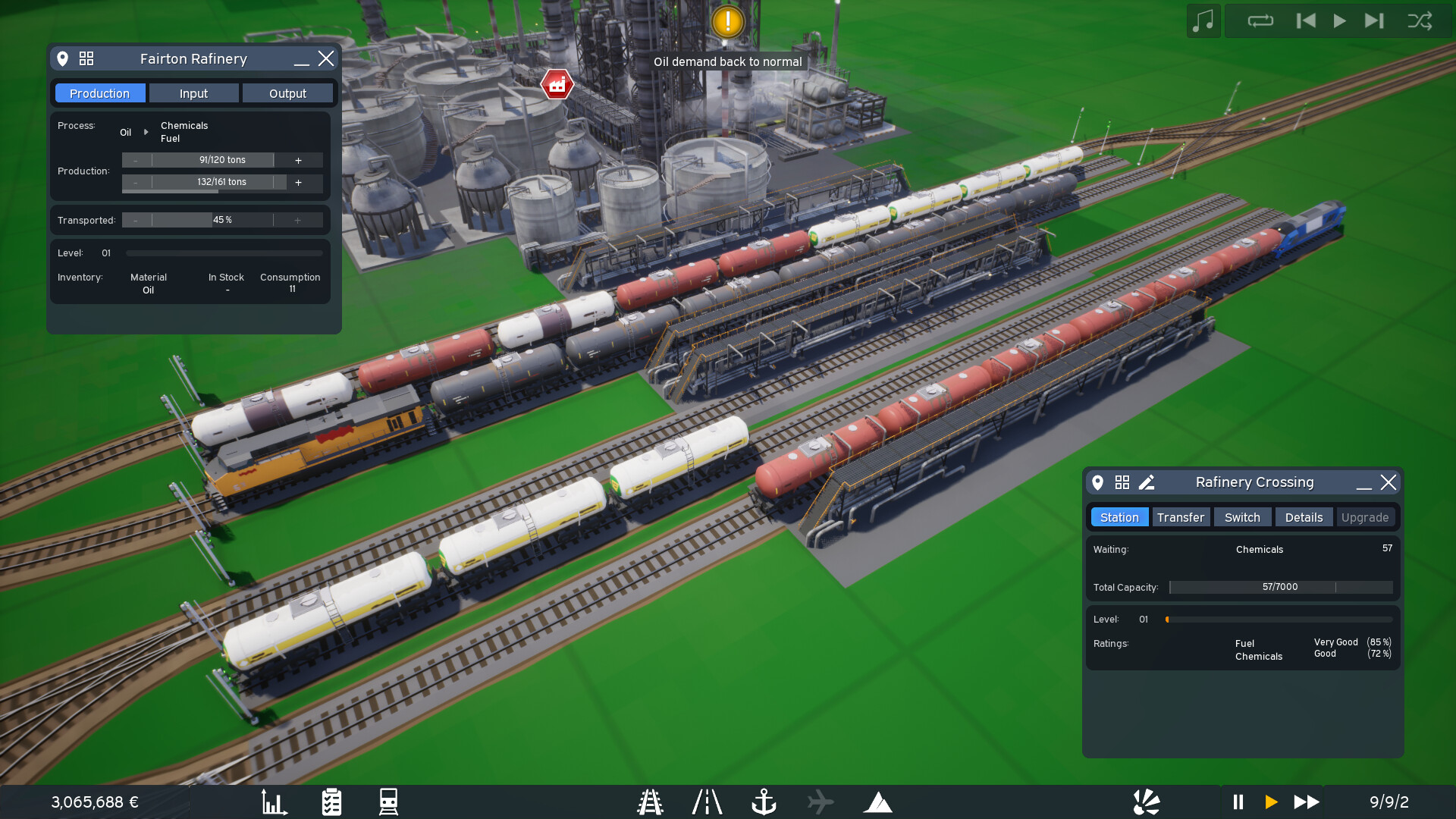Toggle the music player panel

point(1203,21)
